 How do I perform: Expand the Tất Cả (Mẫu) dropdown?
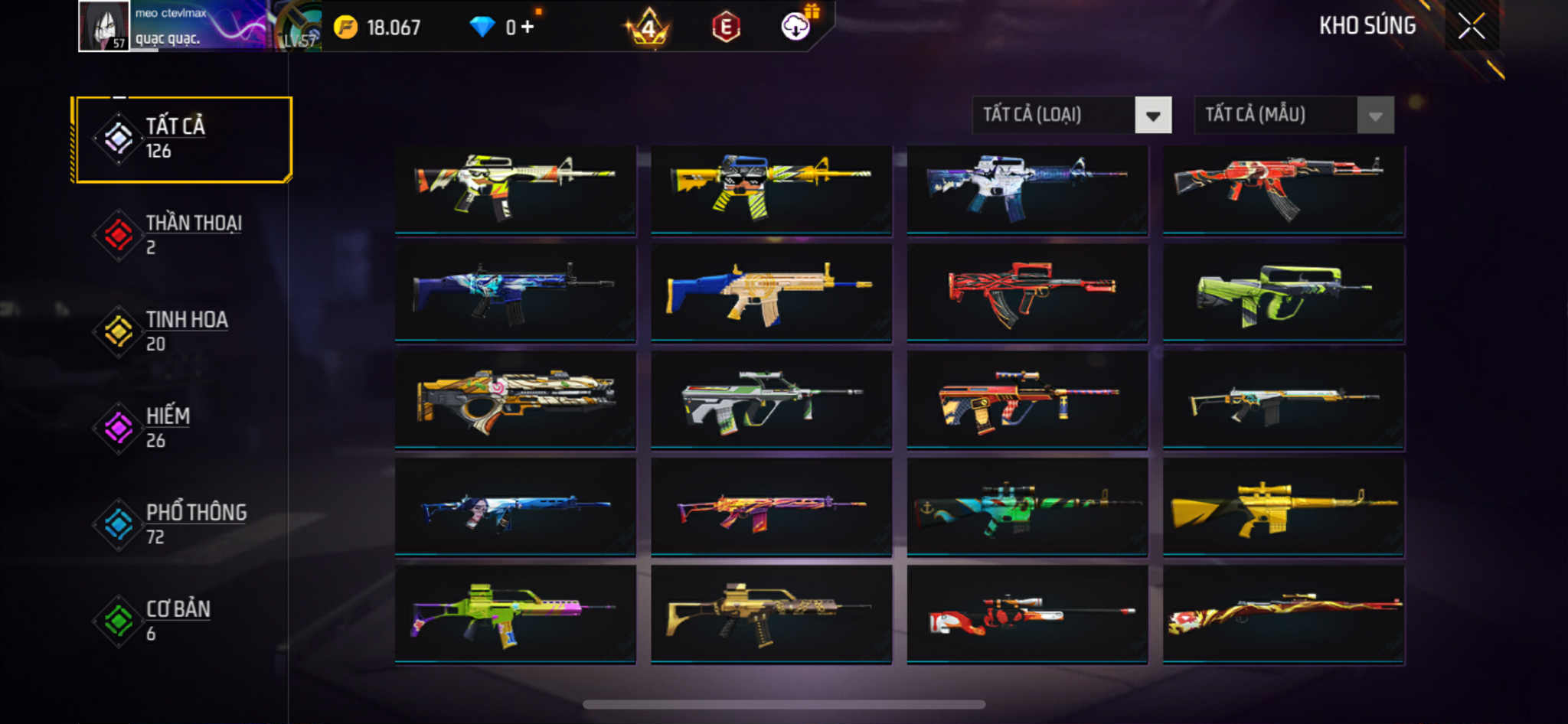(x=1293, y=116)
